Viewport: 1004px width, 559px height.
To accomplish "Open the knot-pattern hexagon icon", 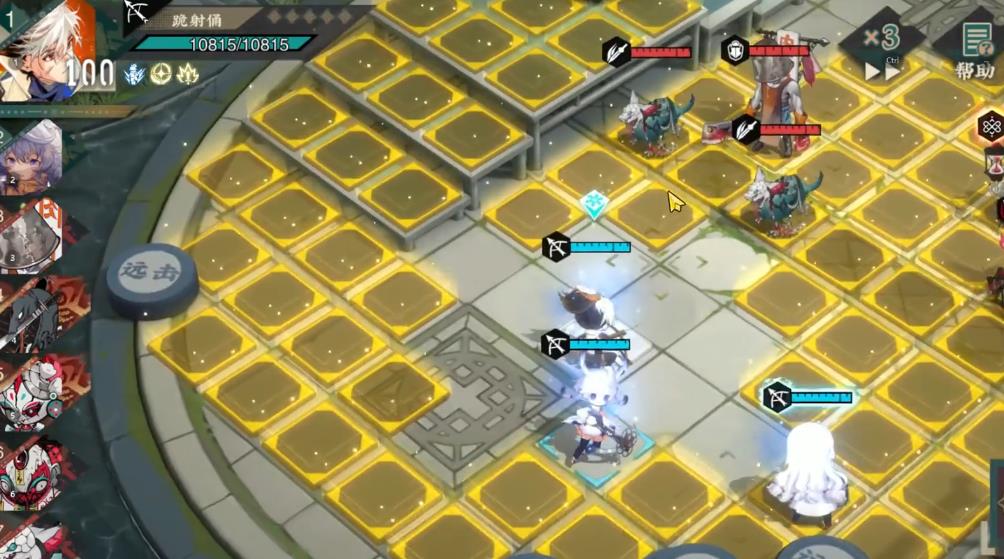I will [x=991, y=127].
